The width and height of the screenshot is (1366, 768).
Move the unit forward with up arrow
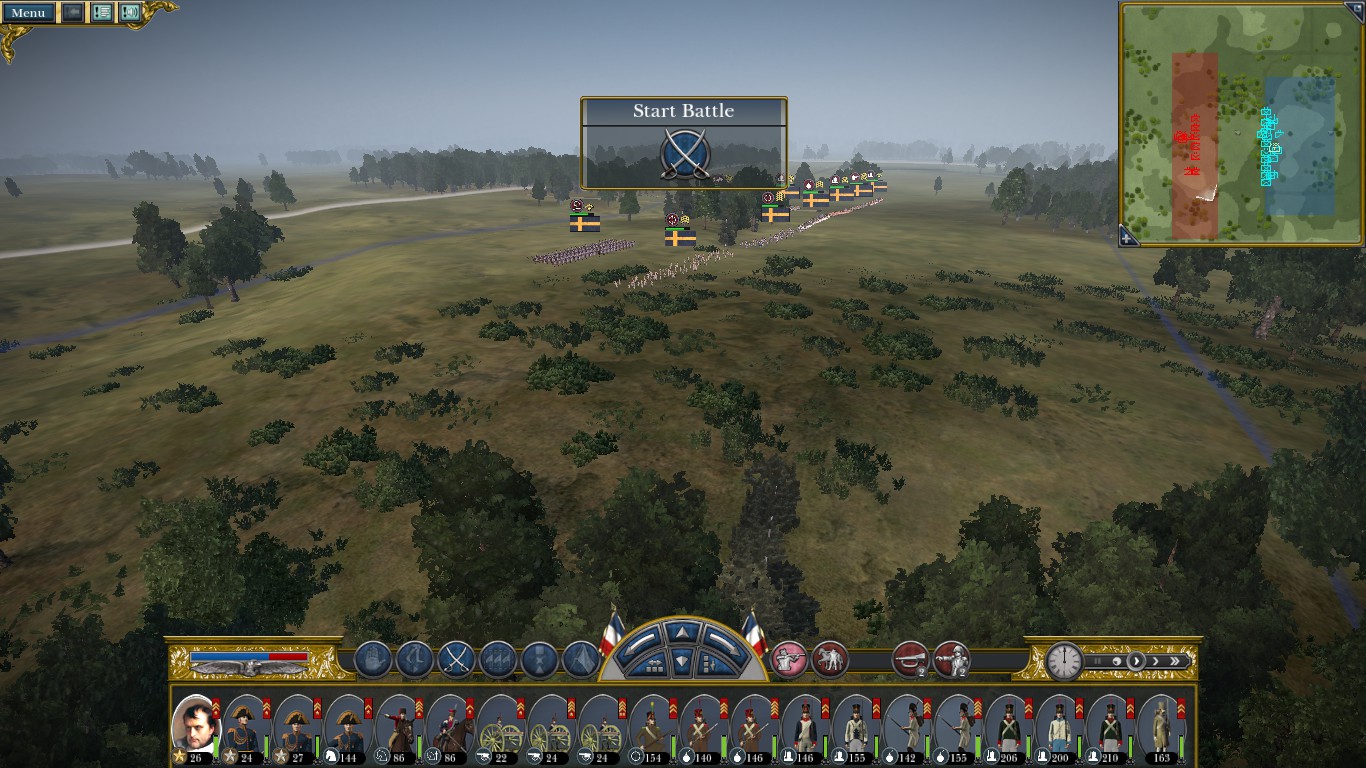tap(683, 633)
